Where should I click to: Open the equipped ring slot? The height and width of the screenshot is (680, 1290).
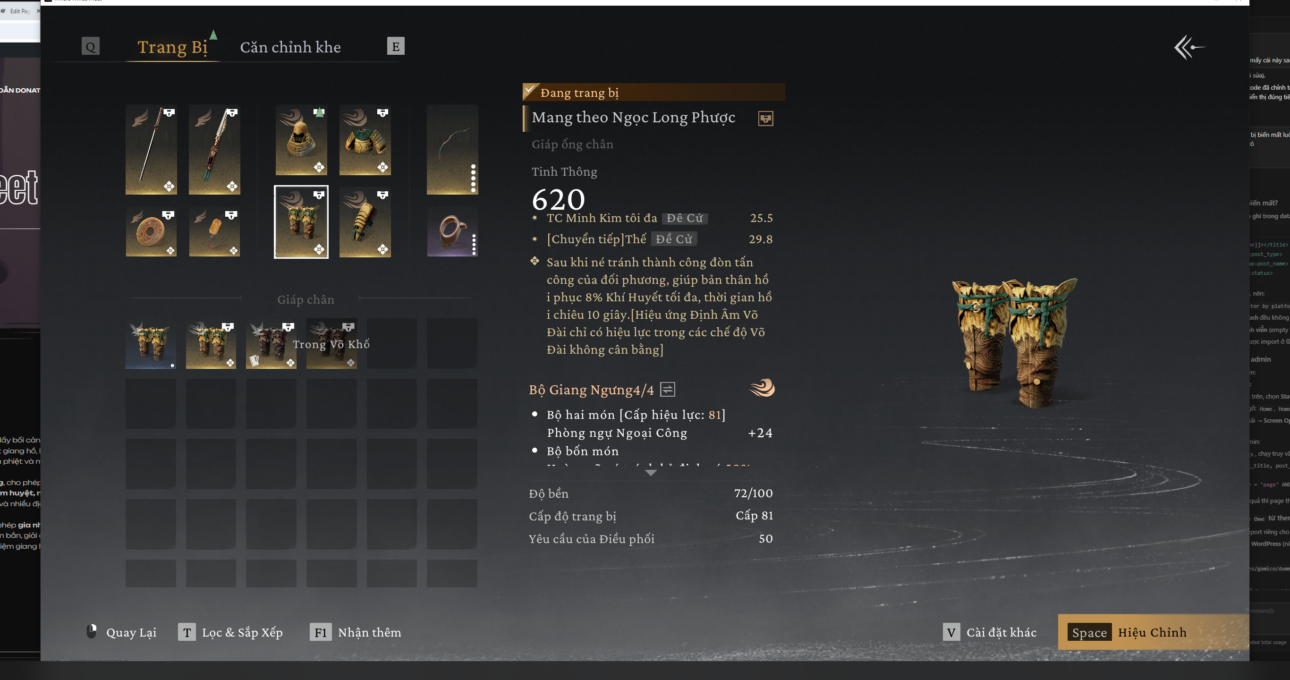point(452,231)
